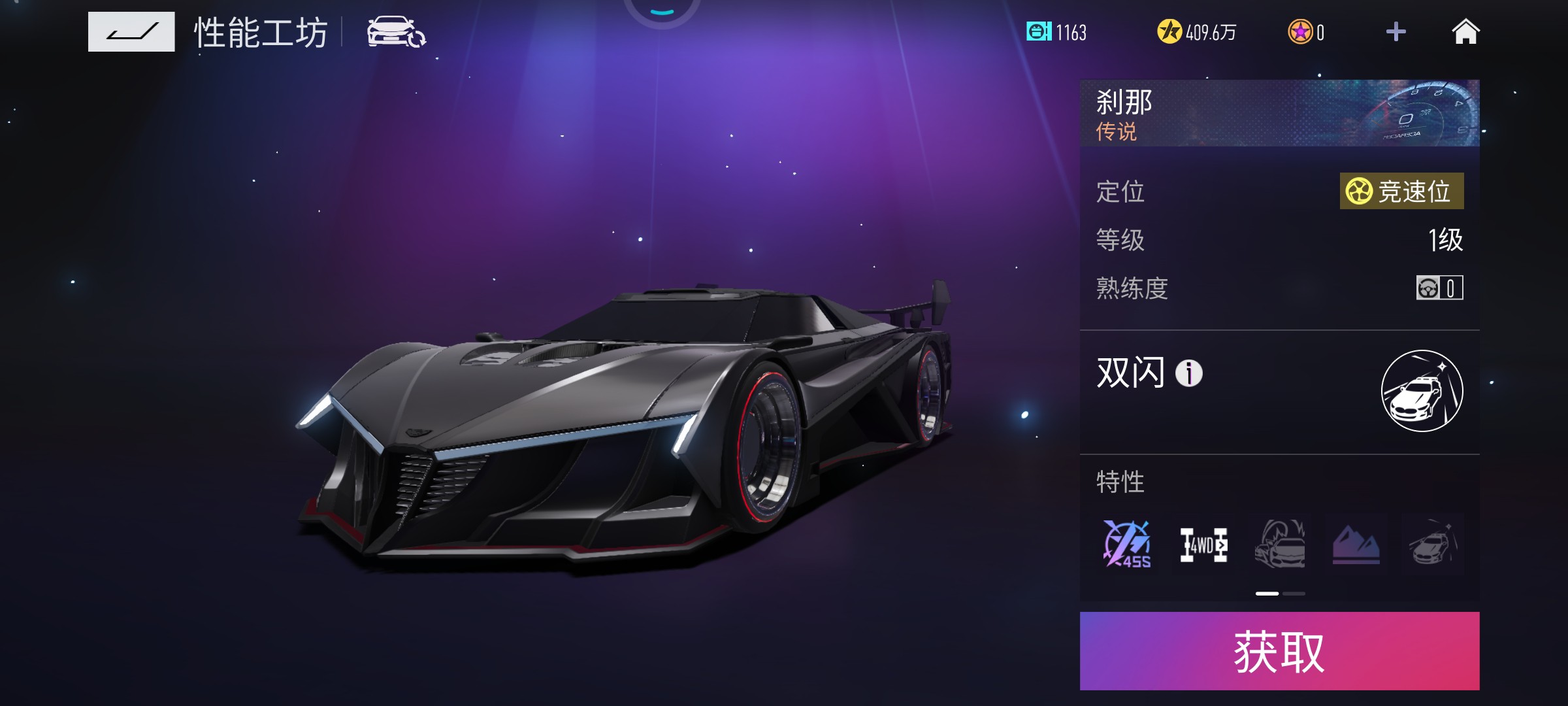View the 竞速位 positioning tag

pos(1401,192)
